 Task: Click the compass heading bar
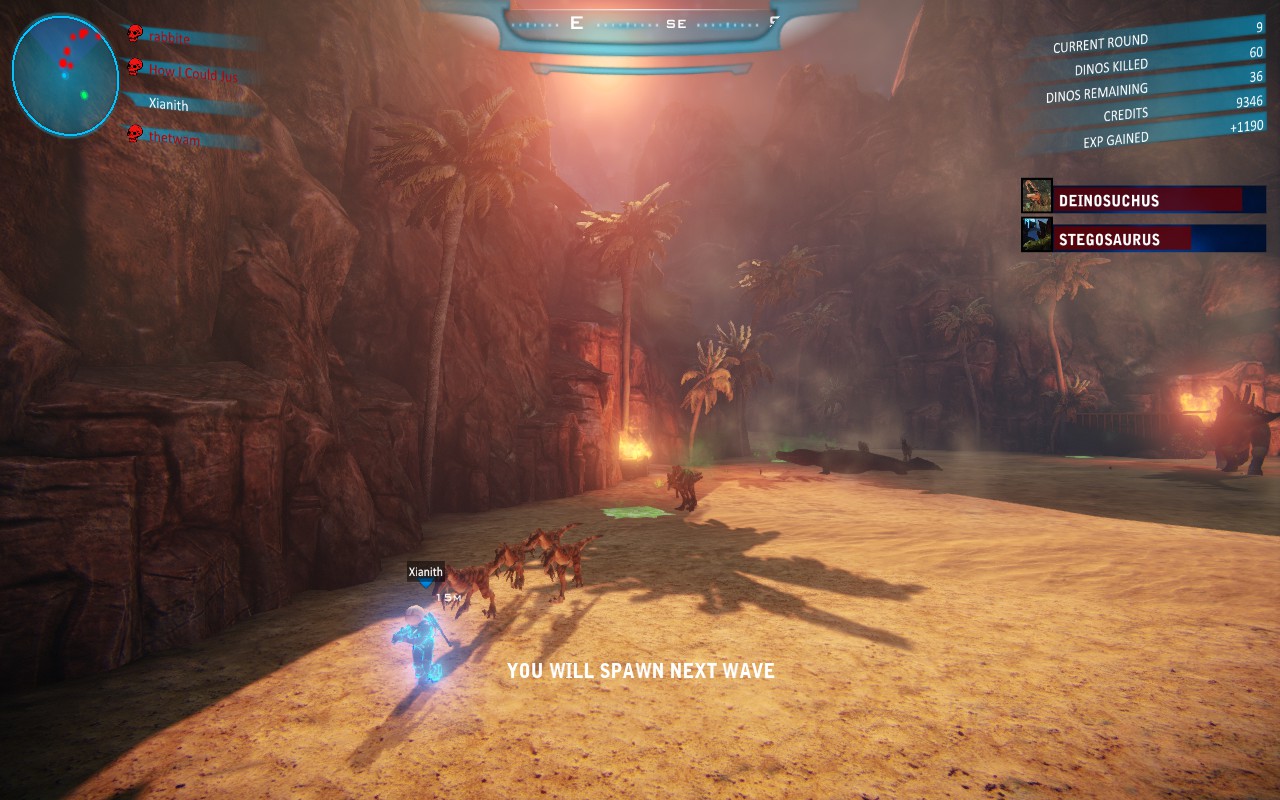tap(642, 23)
